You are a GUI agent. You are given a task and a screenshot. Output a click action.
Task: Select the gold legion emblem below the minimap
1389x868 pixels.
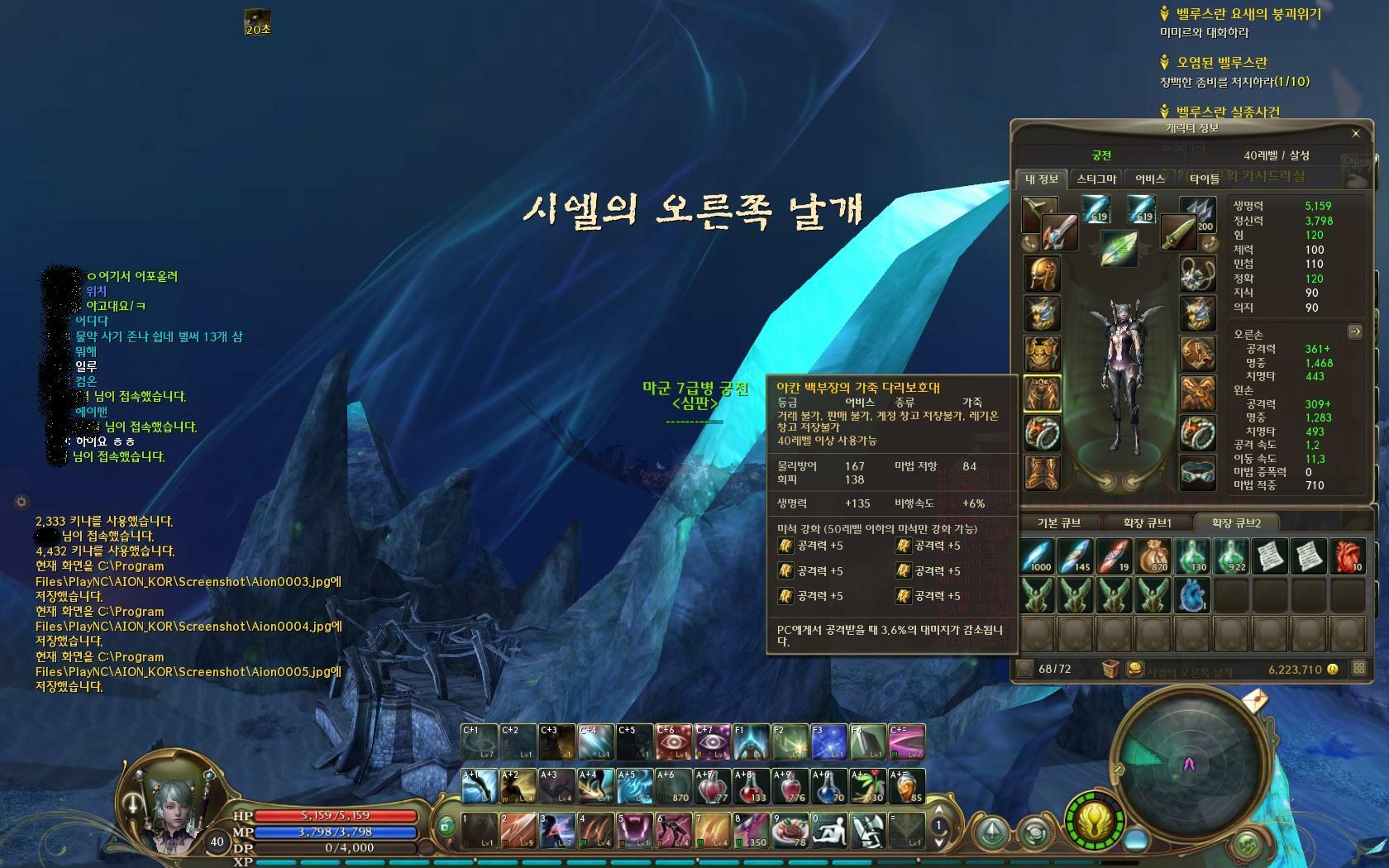1095,821
